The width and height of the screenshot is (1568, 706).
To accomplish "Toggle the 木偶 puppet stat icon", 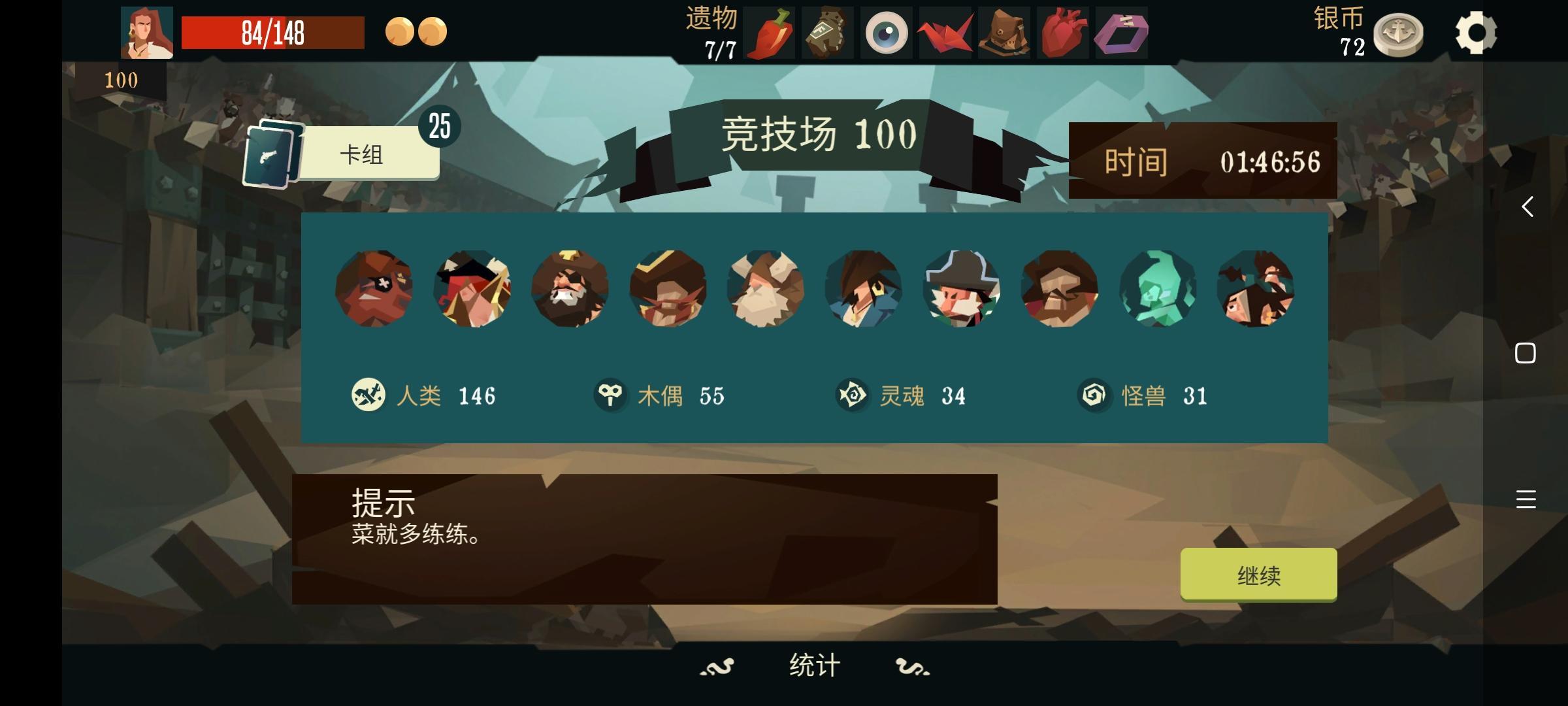I will (x=611, y=395).
